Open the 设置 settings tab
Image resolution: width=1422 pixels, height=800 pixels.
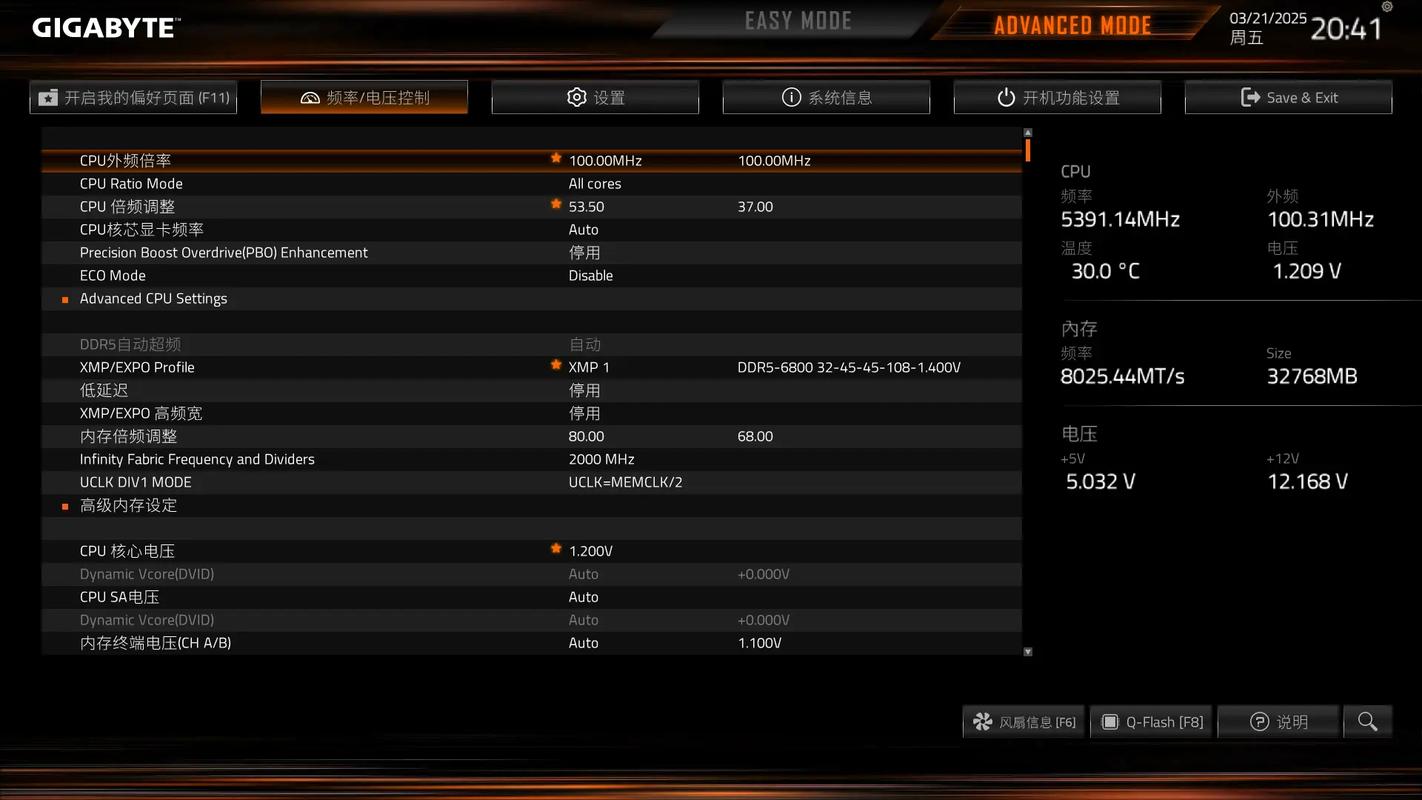point(595,97)
